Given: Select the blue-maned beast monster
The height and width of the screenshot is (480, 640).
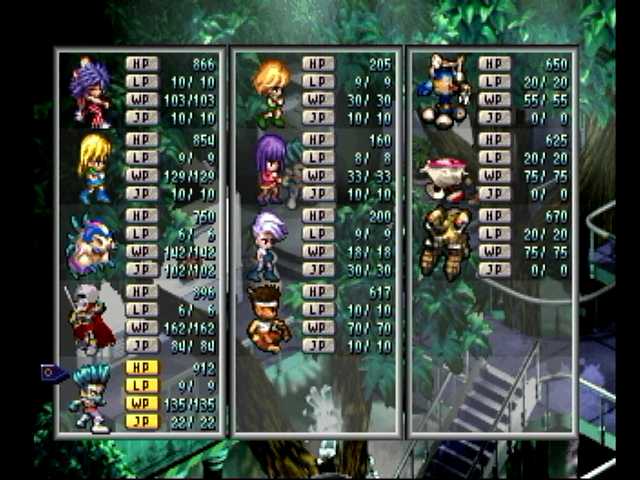Looking at the screenshot, I should click(x=90, y=243).
